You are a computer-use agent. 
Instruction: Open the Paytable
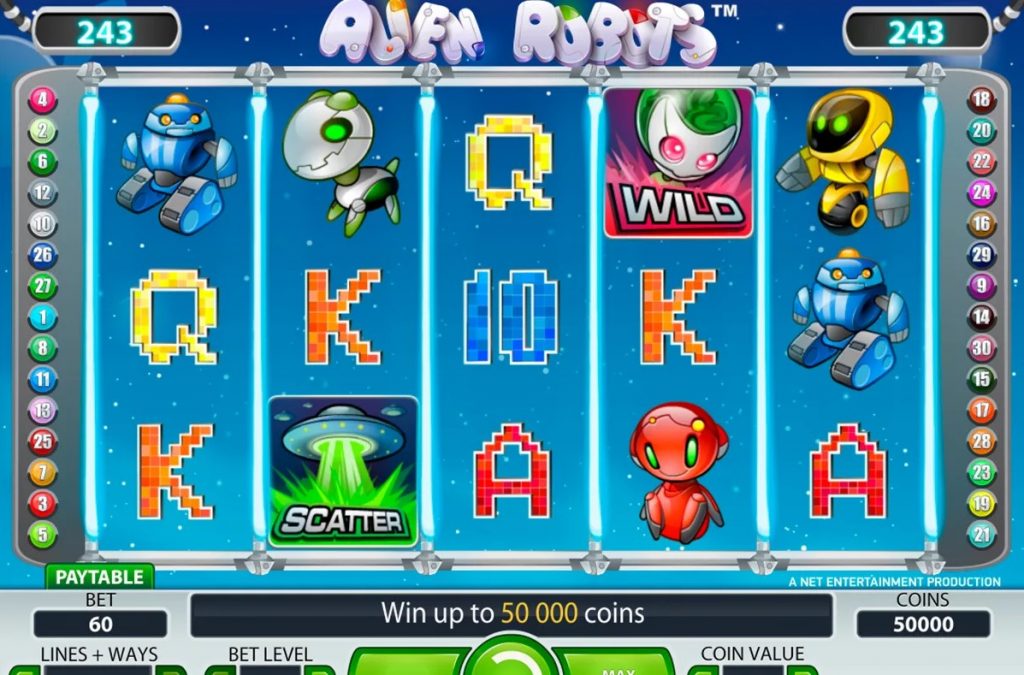(x=98, y=577)
